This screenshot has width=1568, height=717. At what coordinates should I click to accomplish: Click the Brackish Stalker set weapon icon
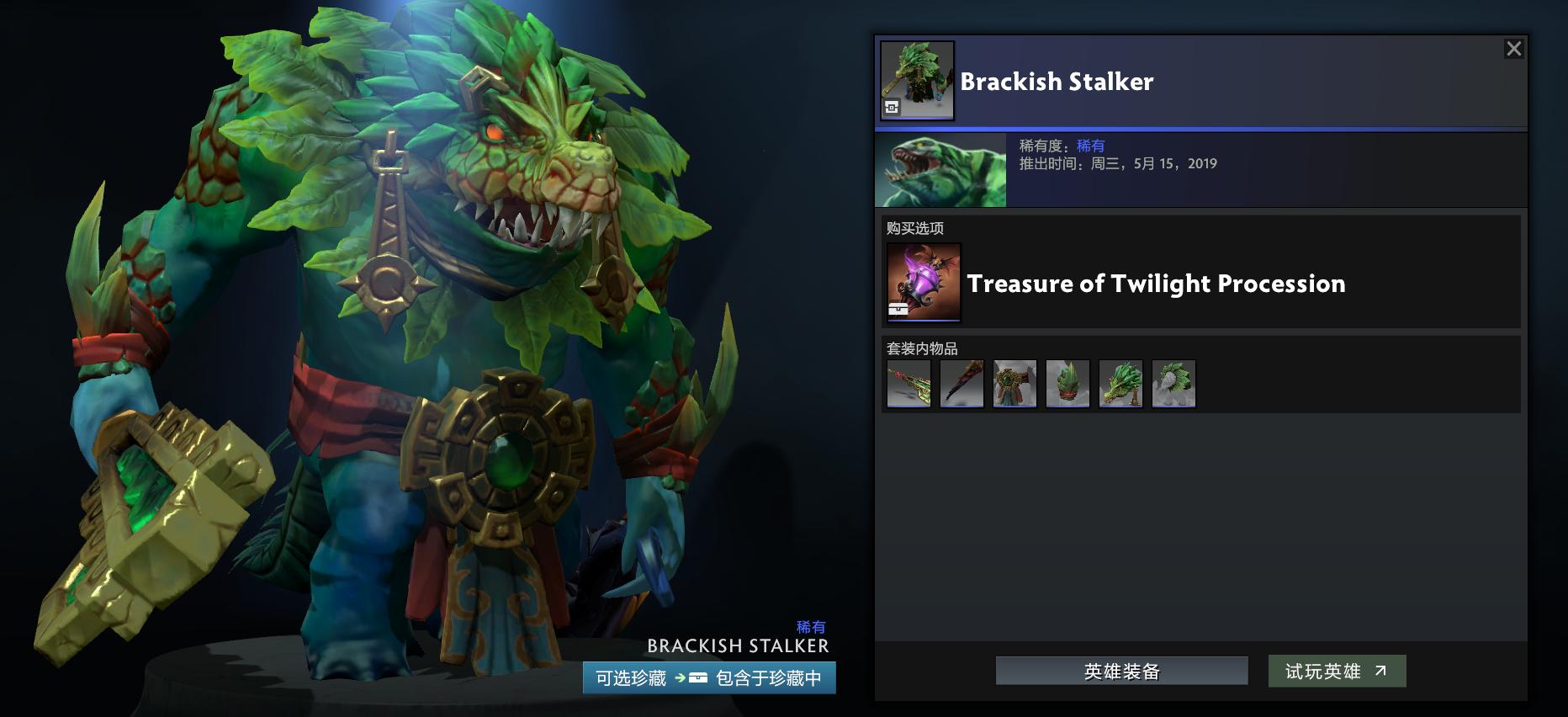[917, 80]
